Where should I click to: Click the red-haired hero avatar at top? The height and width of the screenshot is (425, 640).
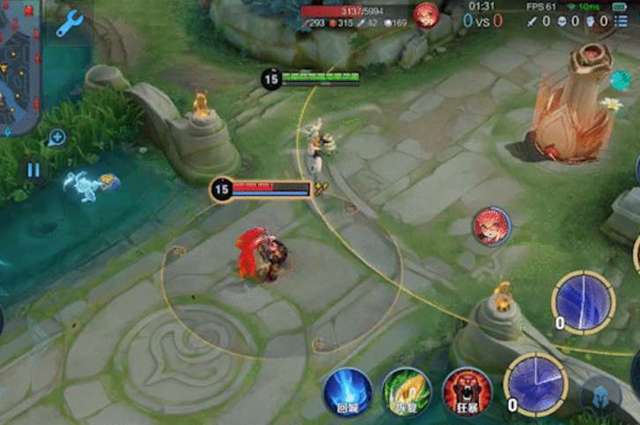tap(426, 14)
